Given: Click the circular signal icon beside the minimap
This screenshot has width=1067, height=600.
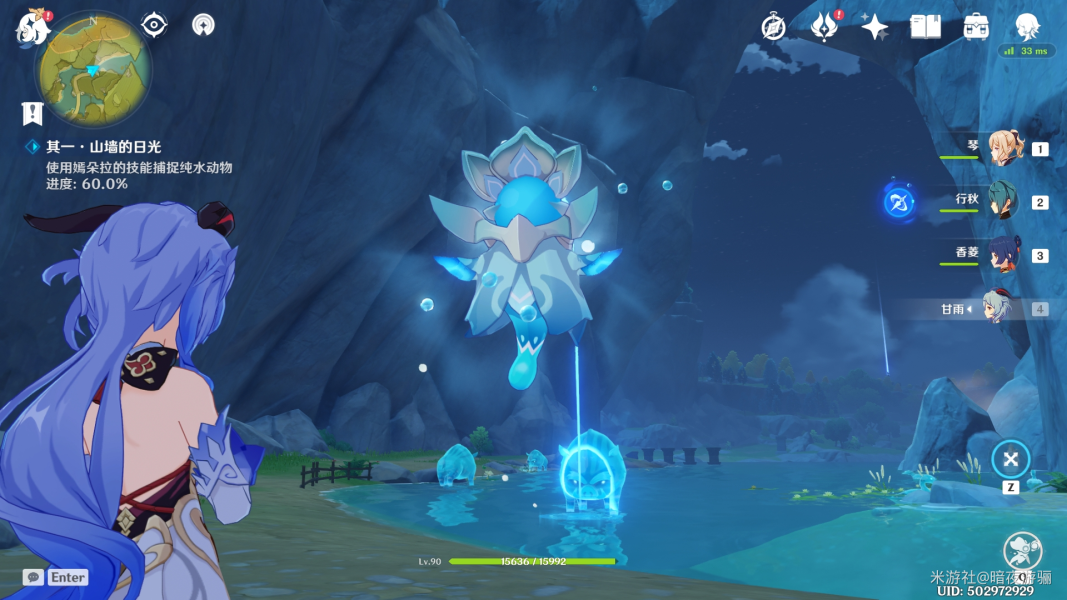Looking at the screenshot, I should [203, 25].
